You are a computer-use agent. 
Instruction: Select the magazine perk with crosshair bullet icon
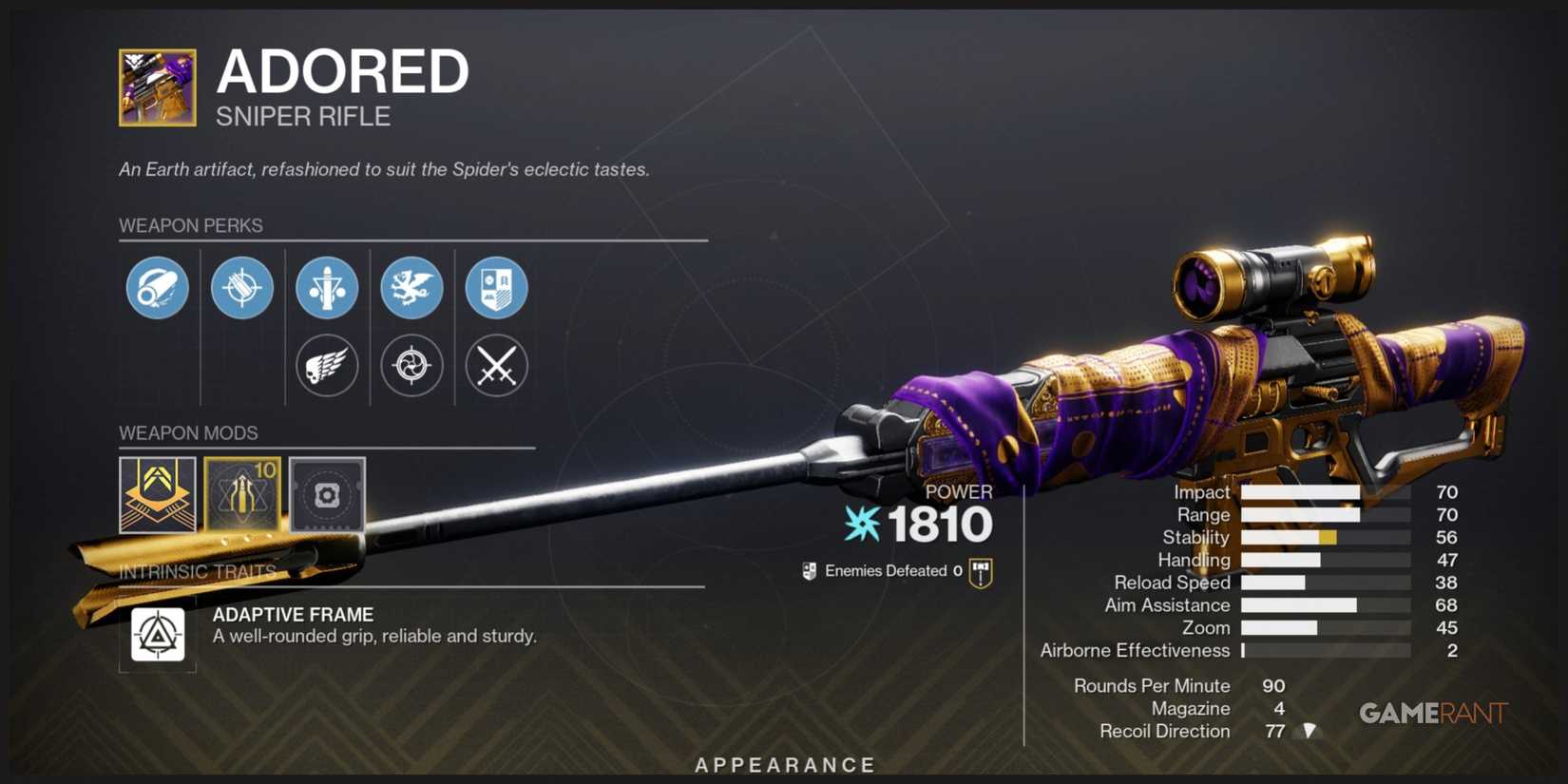(242, 288)
